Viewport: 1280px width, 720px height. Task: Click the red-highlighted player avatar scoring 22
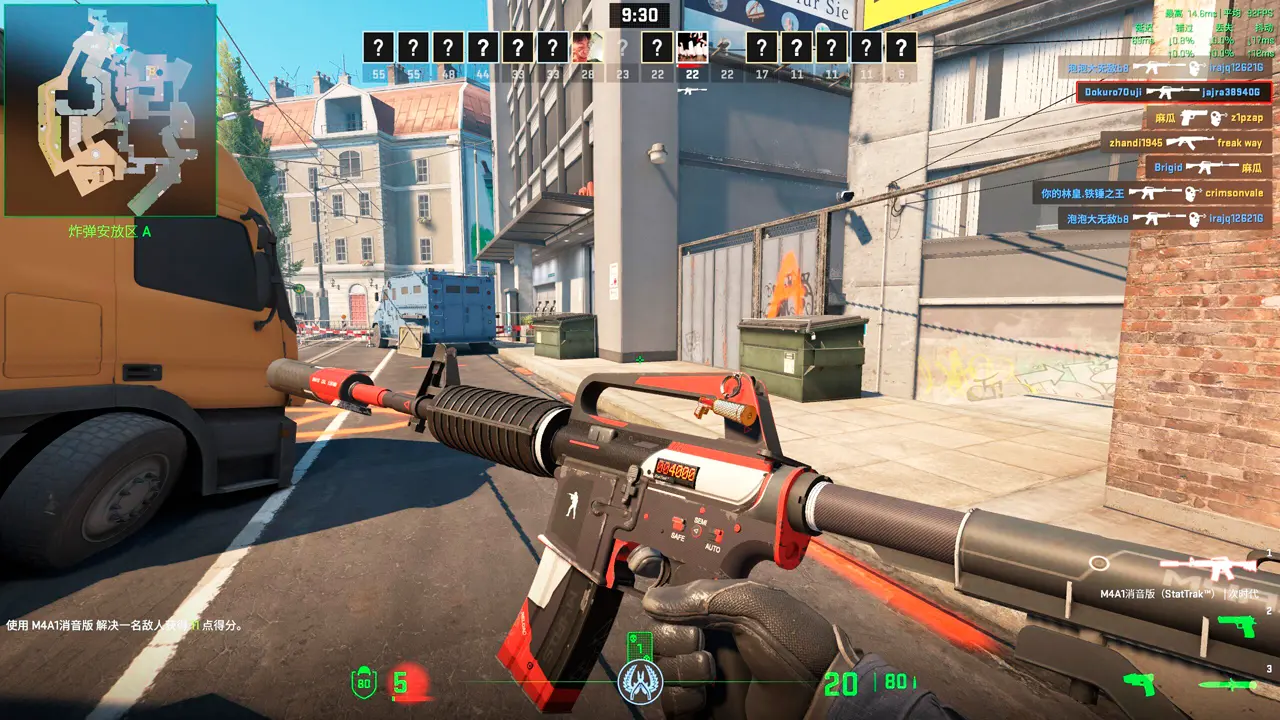692,47
